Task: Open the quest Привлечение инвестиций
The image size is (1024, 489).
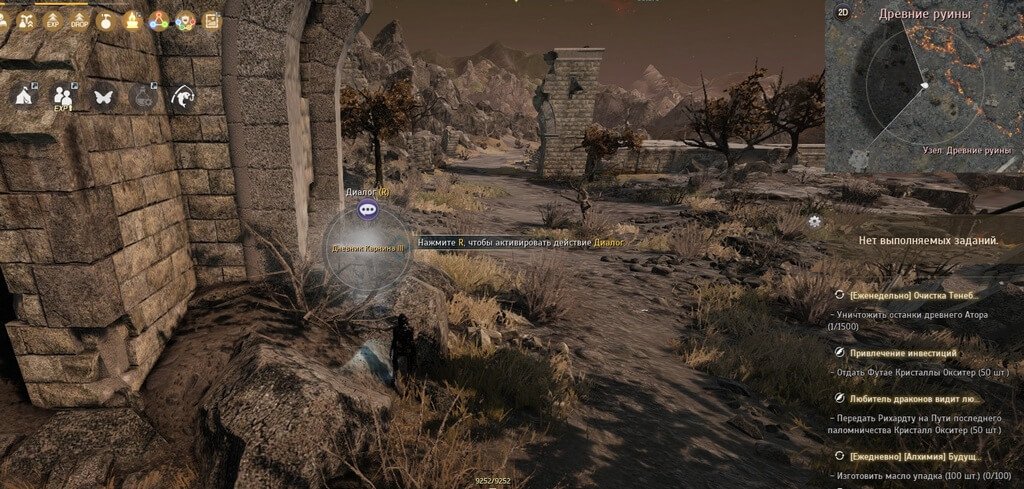Action: 903,353
